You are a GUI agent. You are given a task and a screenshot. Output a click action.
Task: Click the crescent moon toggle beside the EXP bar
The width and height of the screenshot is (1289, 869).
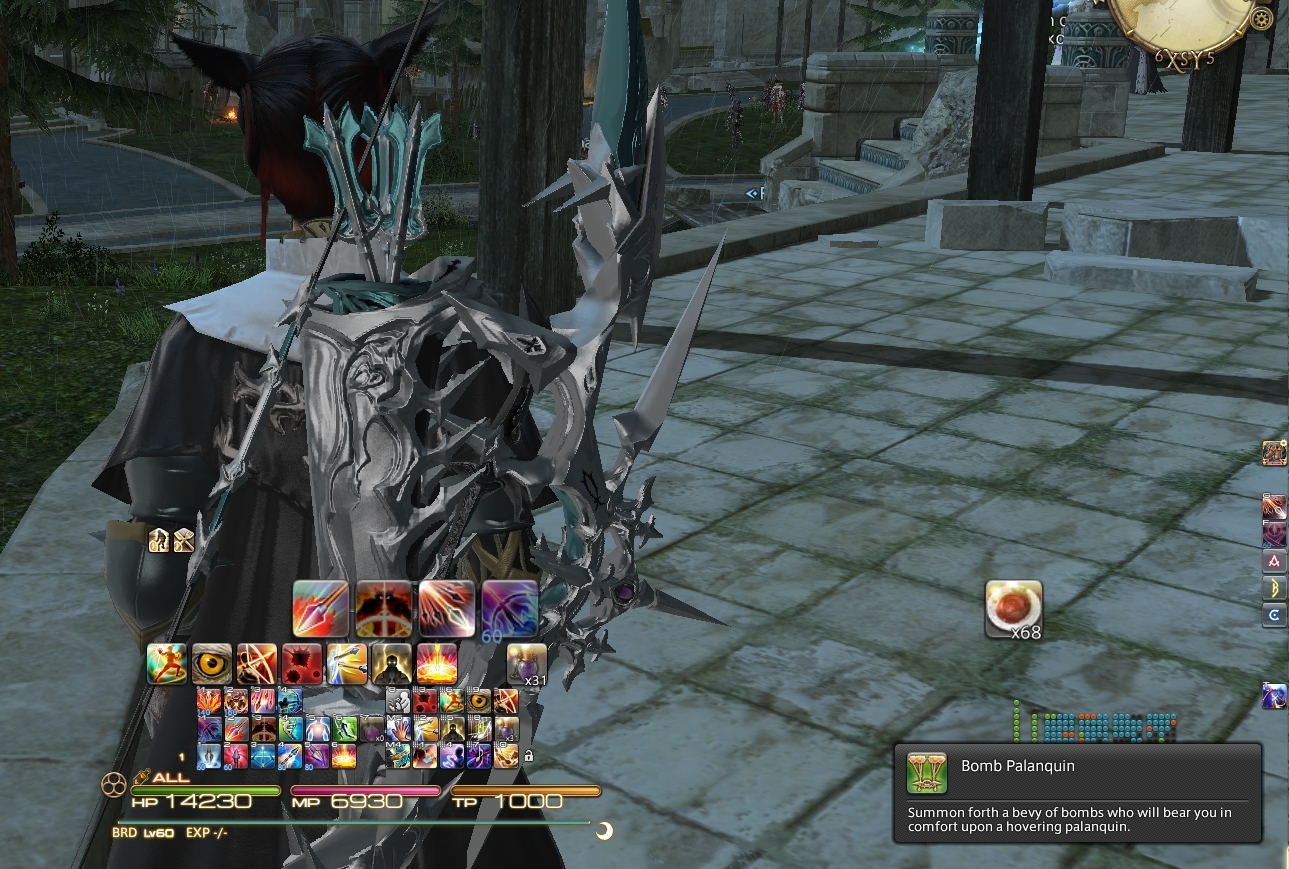tap(605, 830)
